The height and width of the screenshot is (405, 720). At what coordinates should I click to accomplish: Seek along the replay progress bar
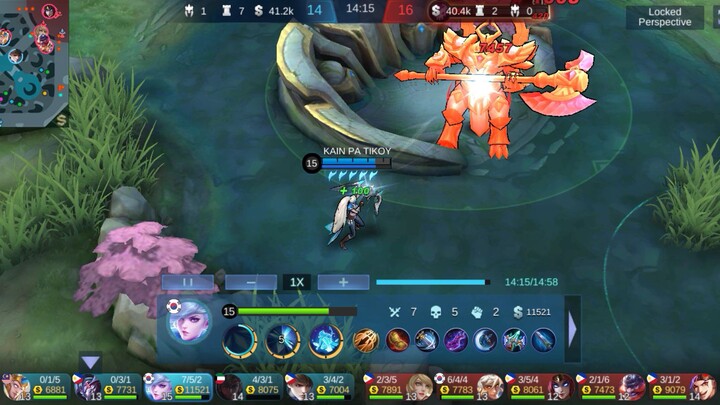coord(432,282)
